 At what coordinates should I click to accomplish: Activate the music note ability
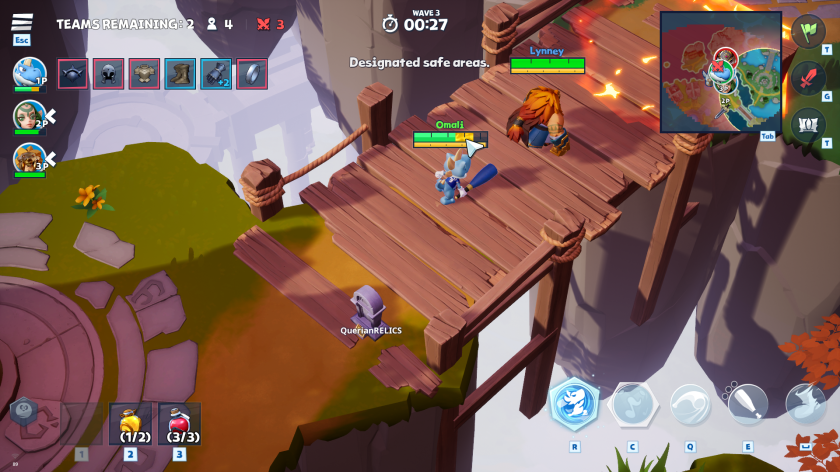coord(632,405)
